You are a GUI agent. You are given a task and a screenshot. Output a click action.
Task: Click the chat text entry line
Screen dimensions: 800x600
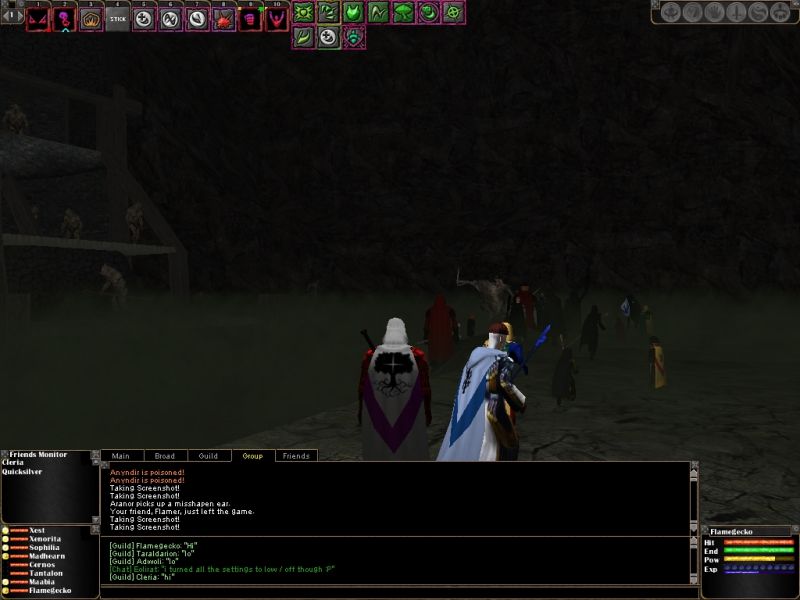(395, 592)
